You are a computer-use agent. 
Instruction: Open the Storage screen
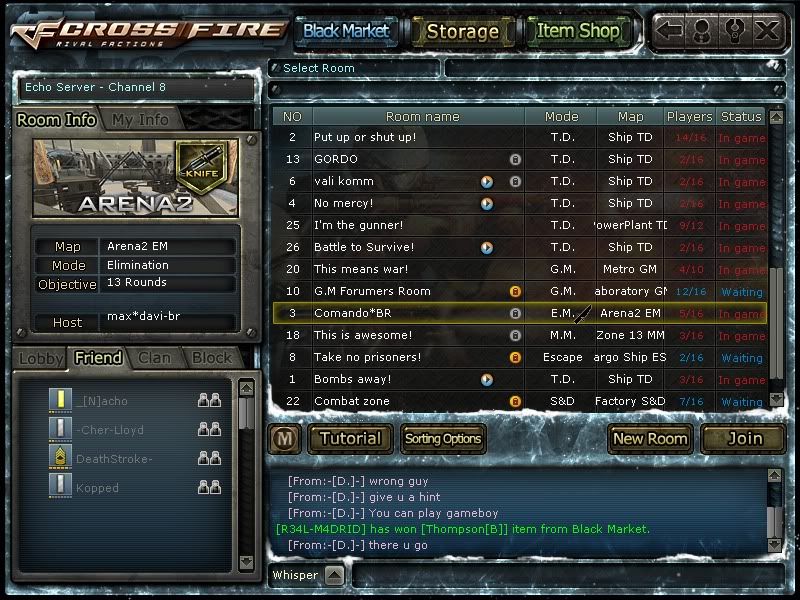(462, 31)
